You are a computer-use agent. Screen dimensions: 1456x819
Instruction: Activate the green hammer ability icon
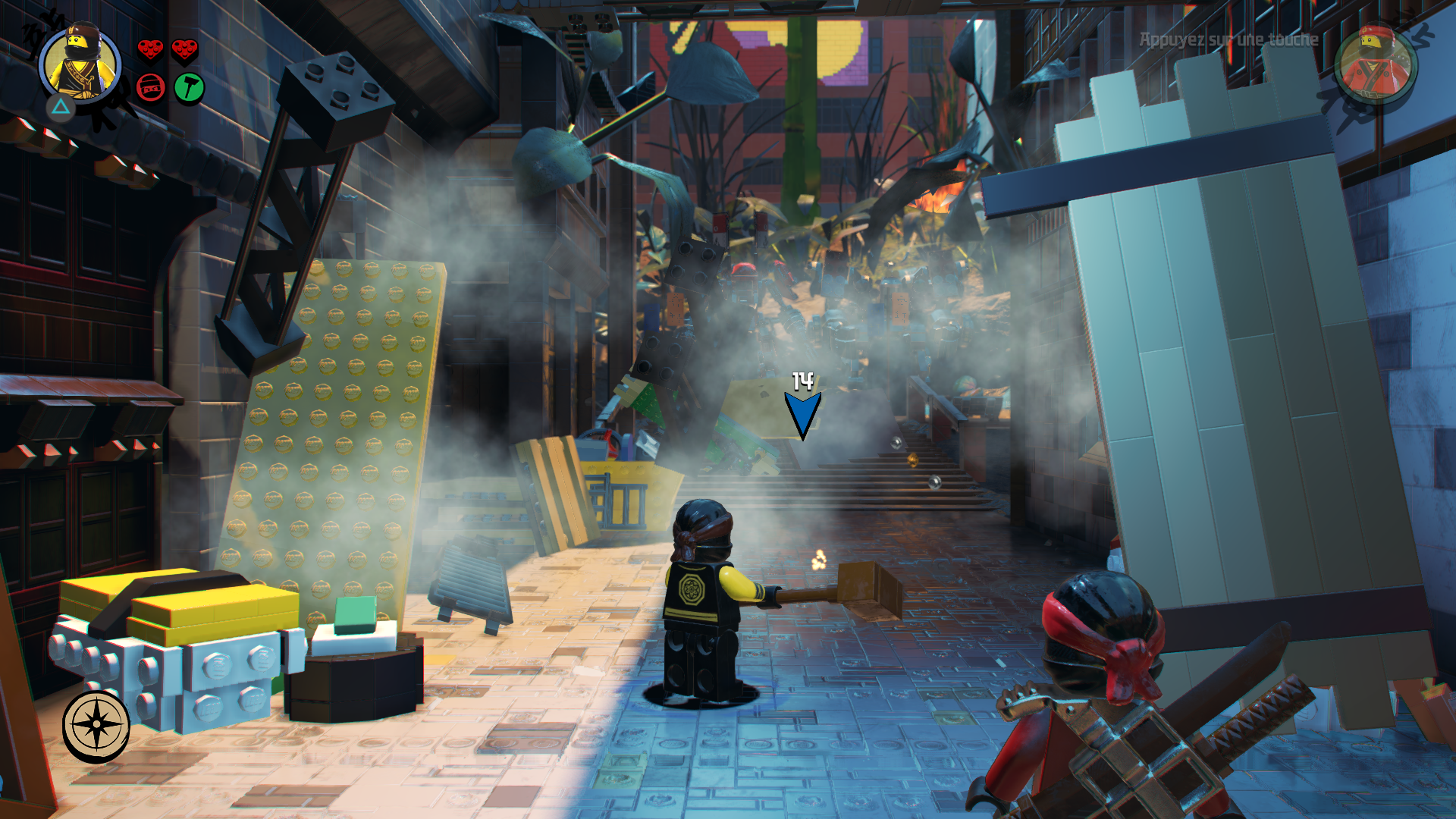tap(189, 88)
